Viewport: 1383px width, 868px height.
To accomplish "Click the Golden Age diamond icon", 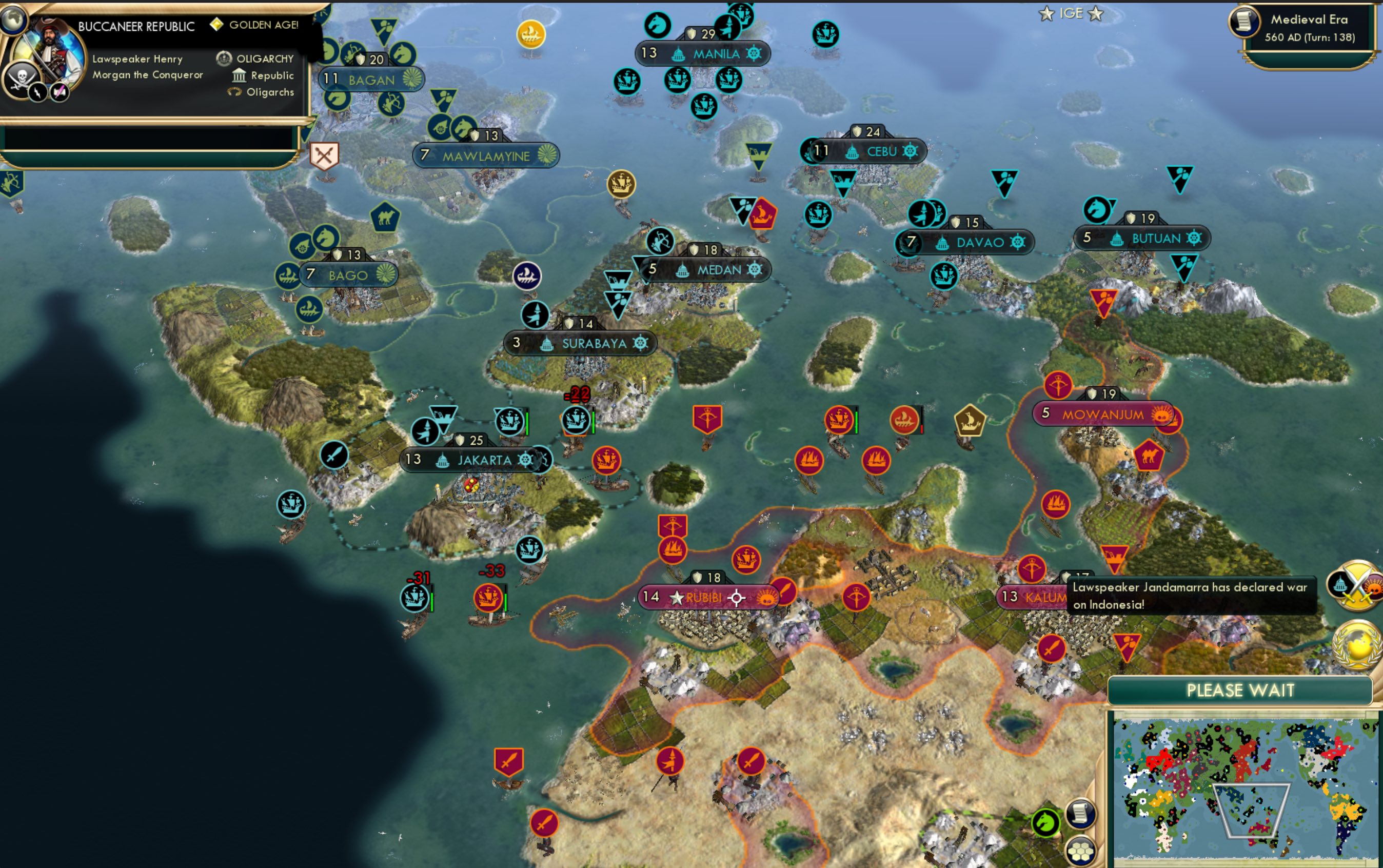I will point(217,25).
